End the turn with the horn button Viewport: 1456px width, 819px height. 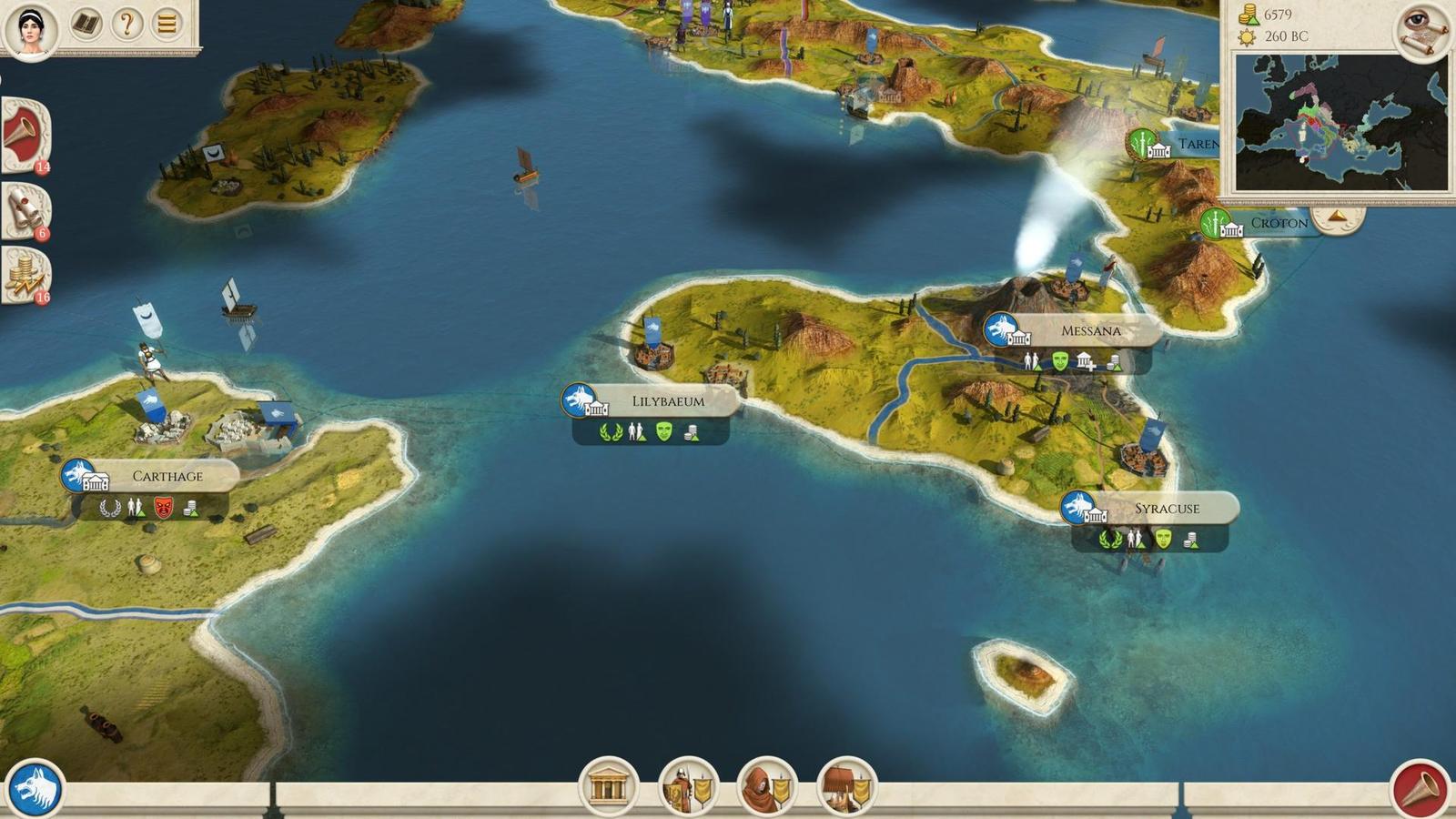pyautogui.click(x=1420, y=790)
